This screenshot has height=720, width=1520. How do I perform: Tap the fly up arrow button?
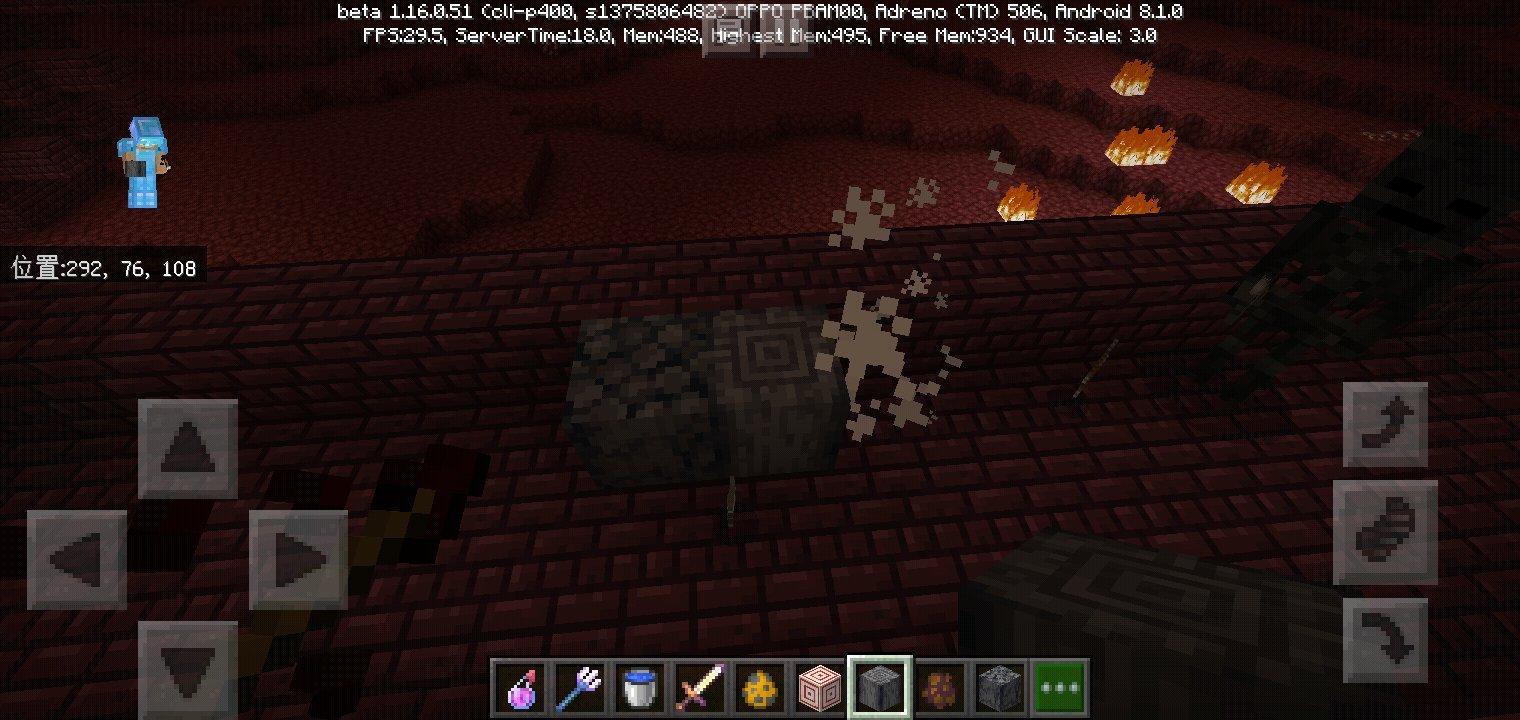pyautogui.click(x=1385, y=424)
